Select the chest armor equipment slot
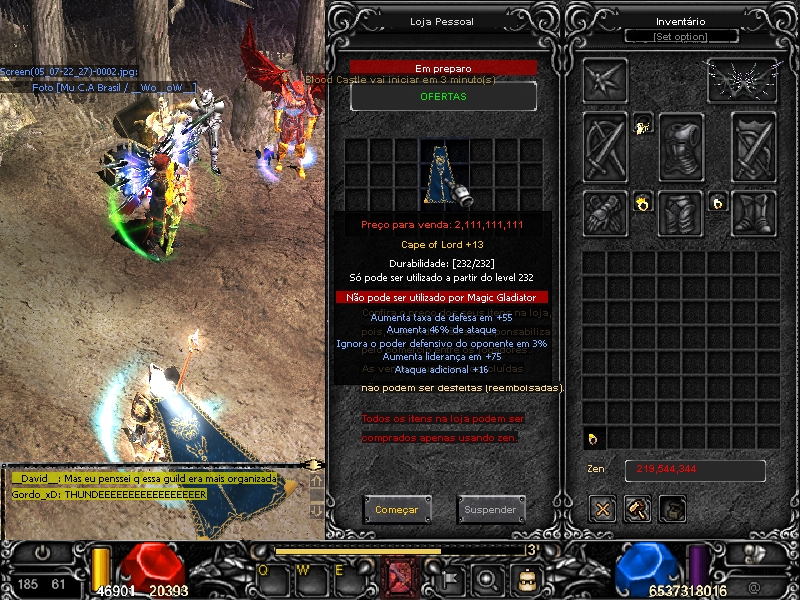Viewport: 800px width, 600px height. [x=681, y=145]
